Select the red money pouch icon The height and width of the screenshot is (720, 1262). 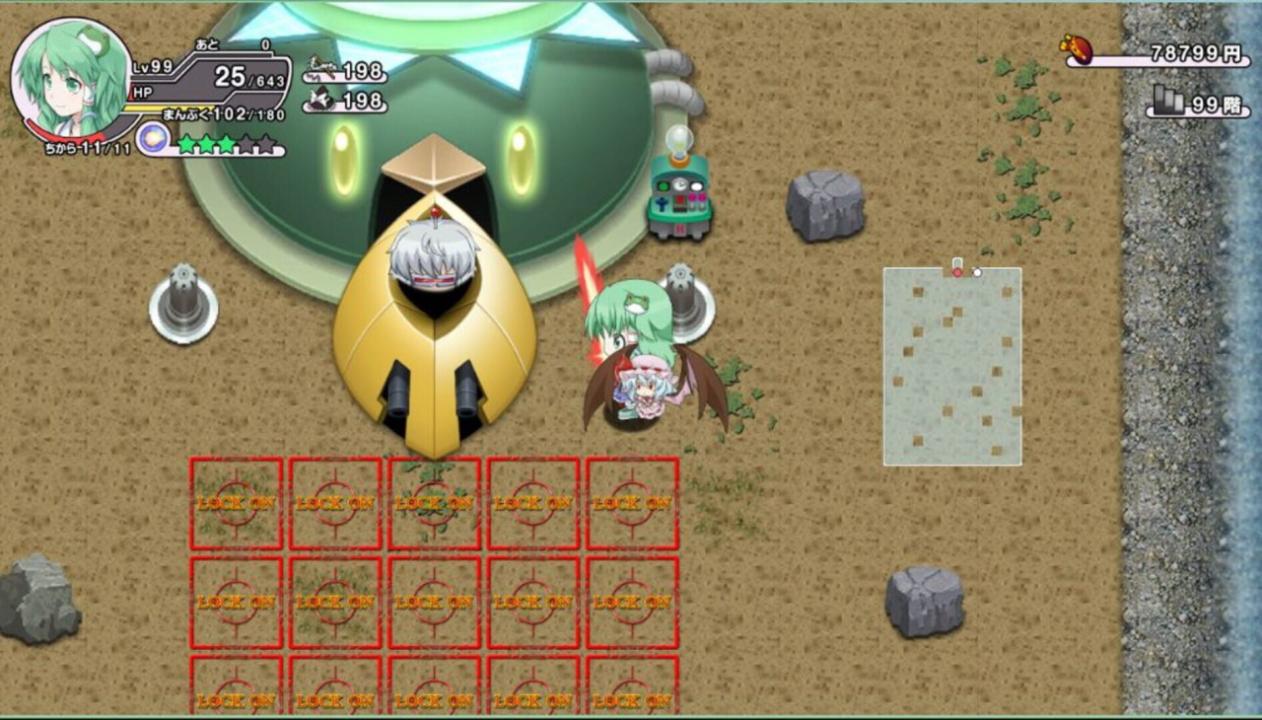(1076, 49)
